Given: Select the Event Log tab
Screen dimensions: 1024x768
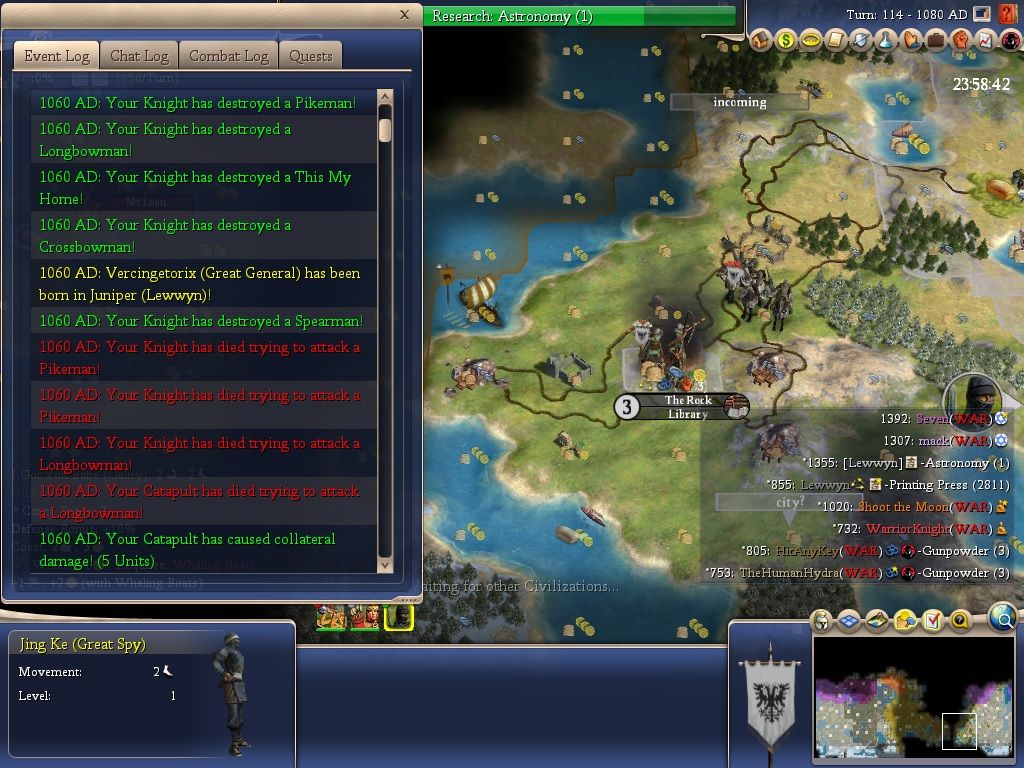Looking at the screenshot, I should coord(57,56).
